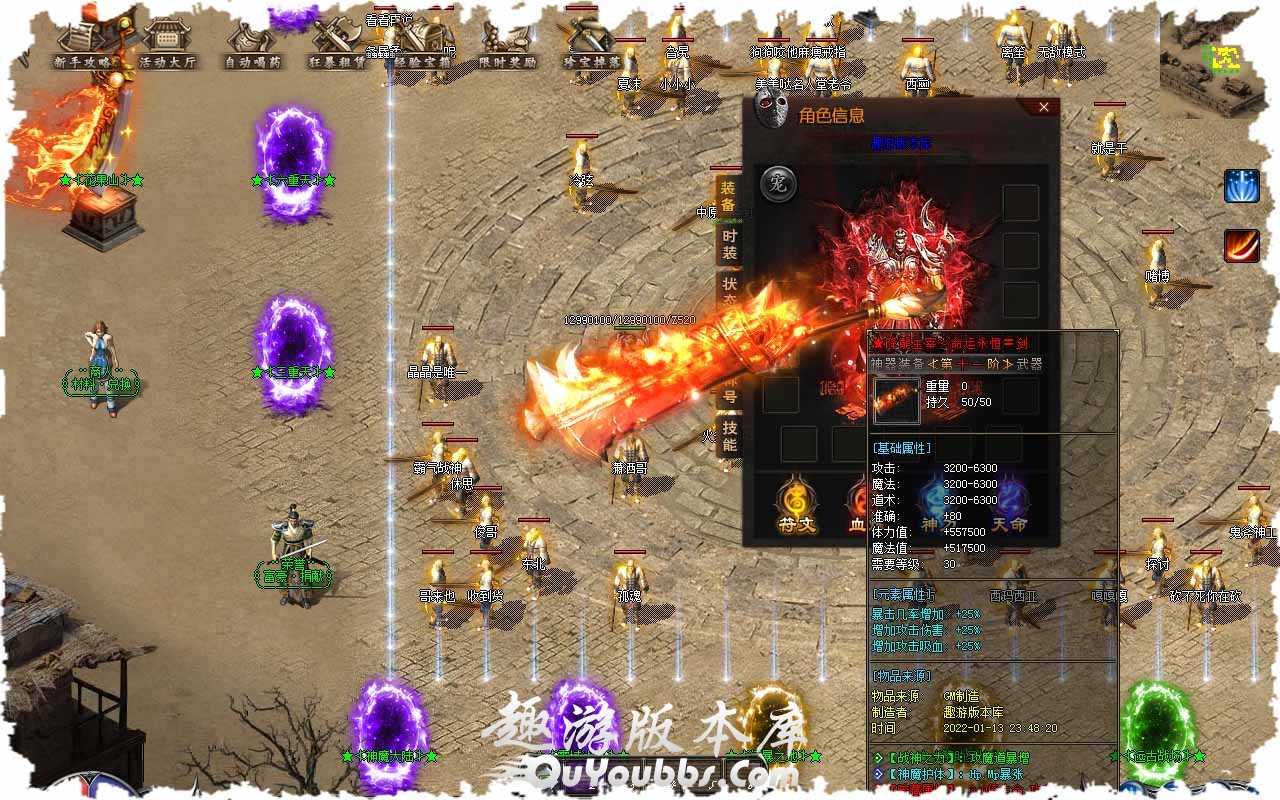The height and width of the screenshot is (800, 1280).
Task: Select the flaming sword item thumbnail in tooltip
Action: point(896,400)
